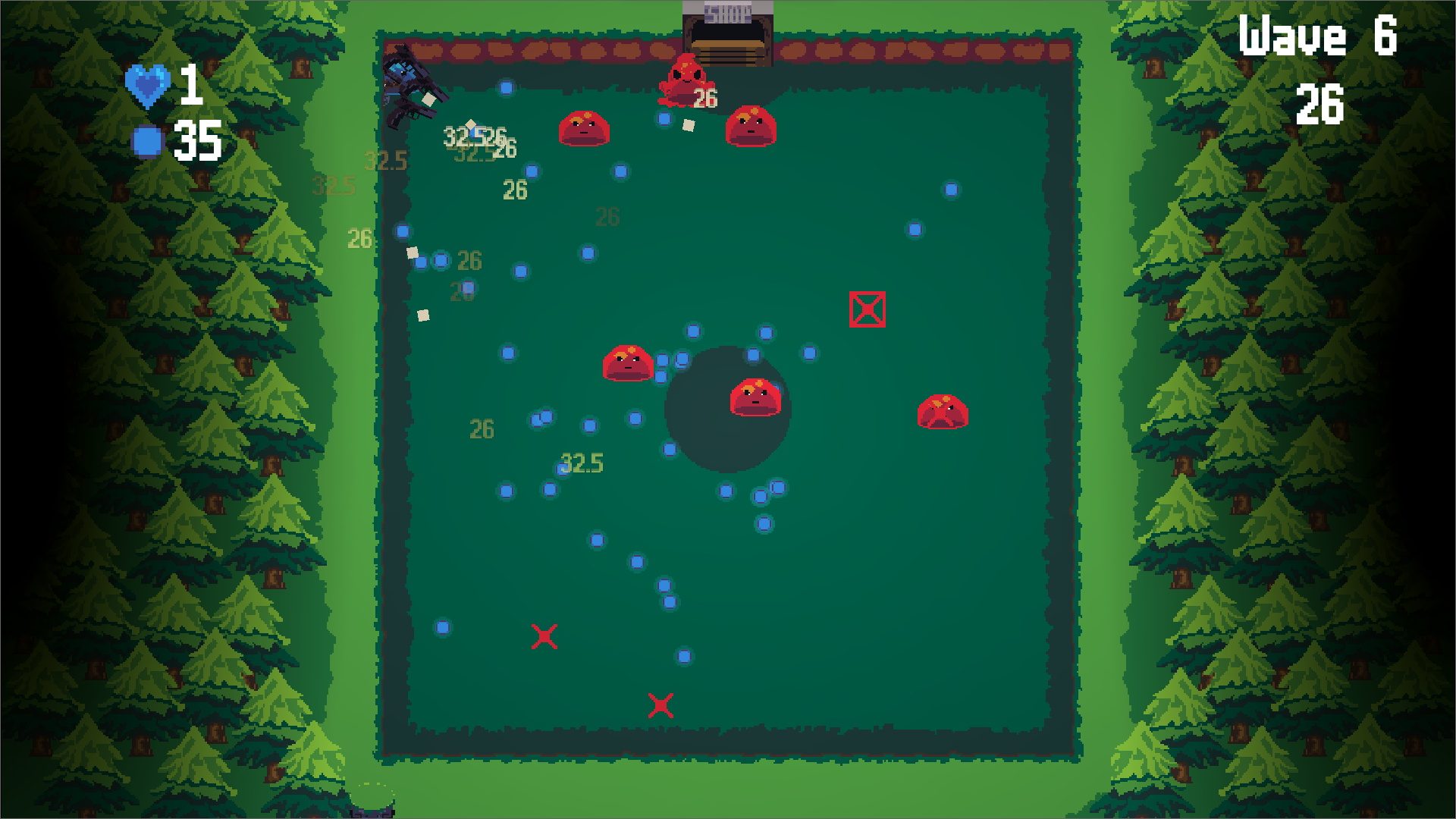Pick up the blue orb near the top wall
The height and width of the screenshot is (819, 1456).
coord(506,87)
